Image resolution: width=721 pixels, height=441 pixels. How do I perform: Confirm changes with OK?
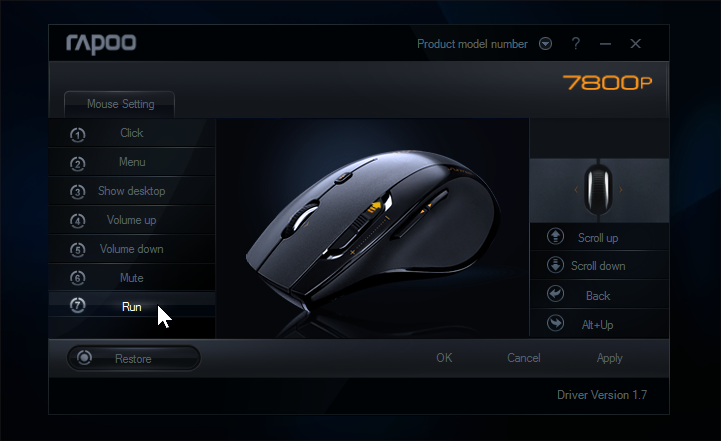(x=444, y=358)
